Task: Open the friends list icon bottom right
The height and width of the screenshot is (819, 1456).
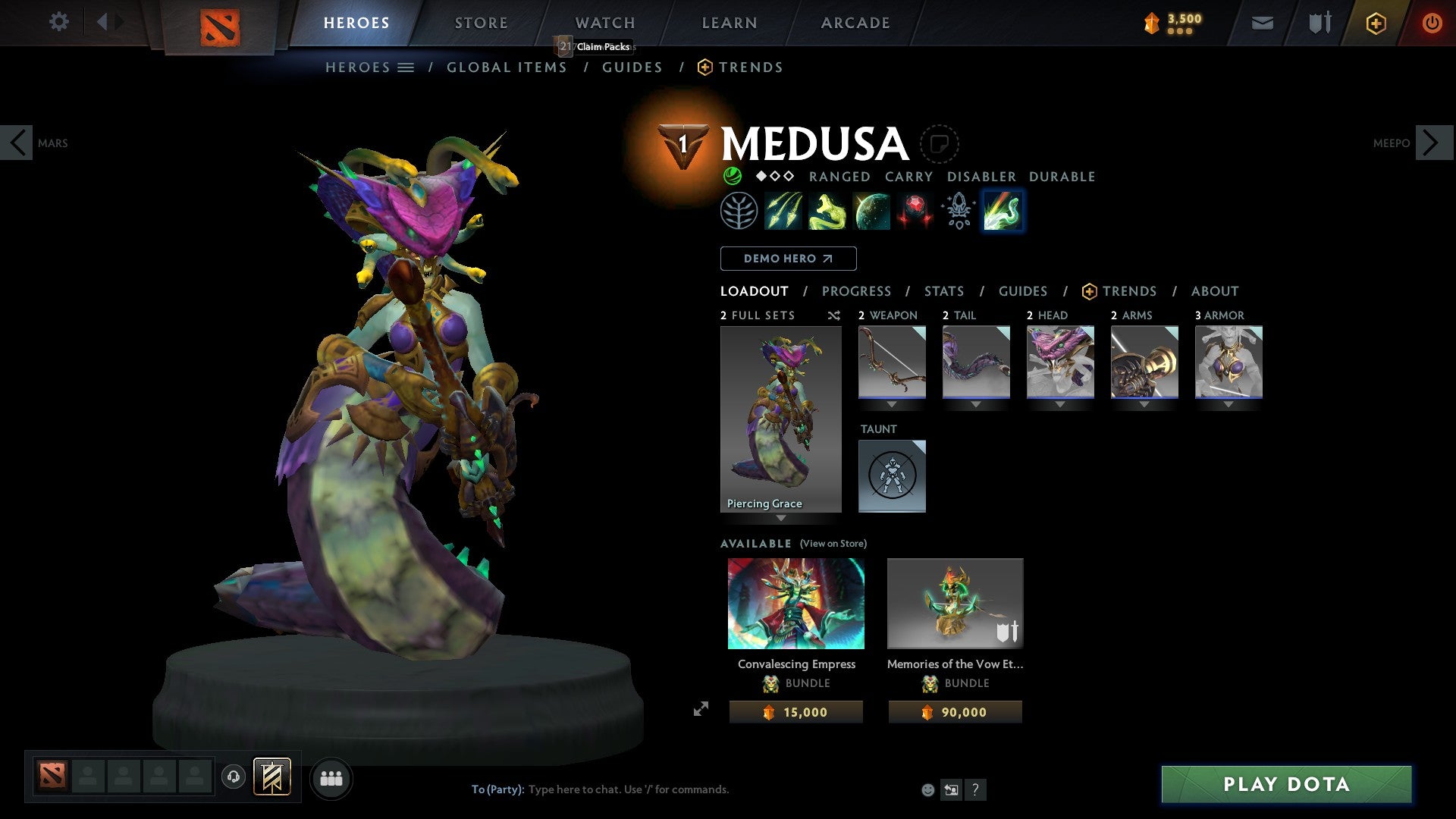Action: tap(331, 777)
